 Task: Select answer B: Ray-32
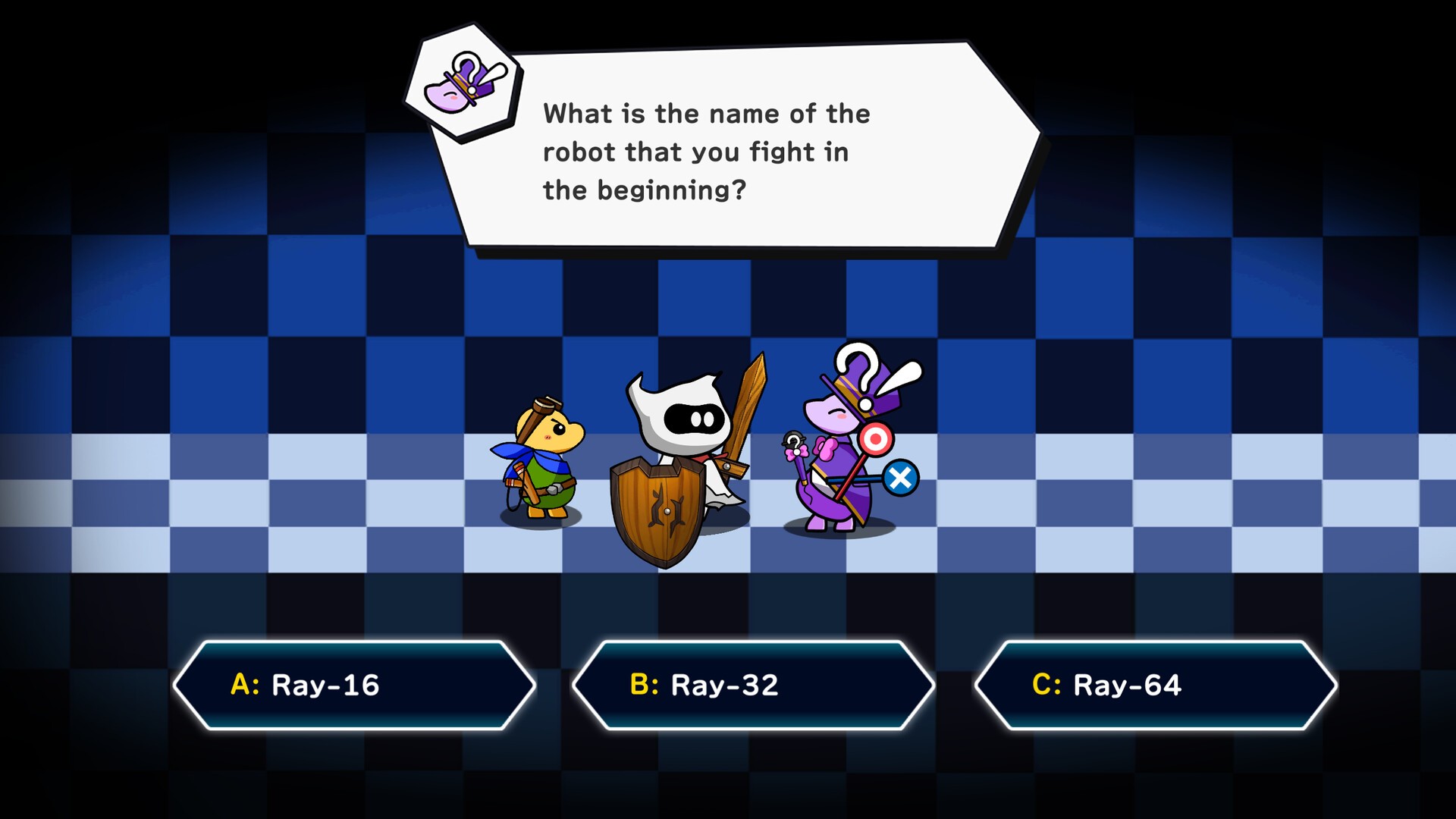pyautogui.click(x=753, y=685)
